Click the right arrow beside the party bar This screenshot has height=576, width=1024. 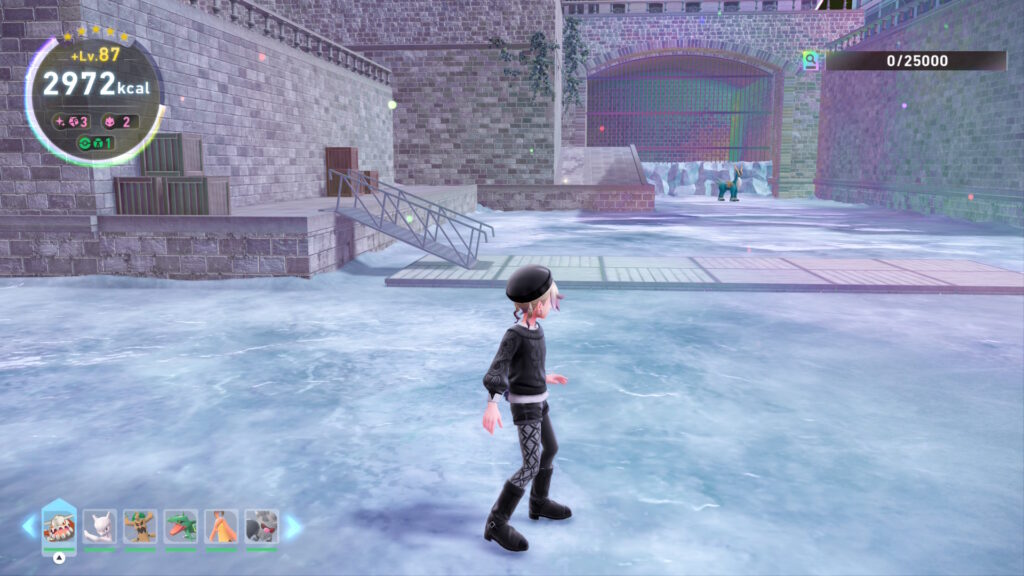(x=293, y=526)
